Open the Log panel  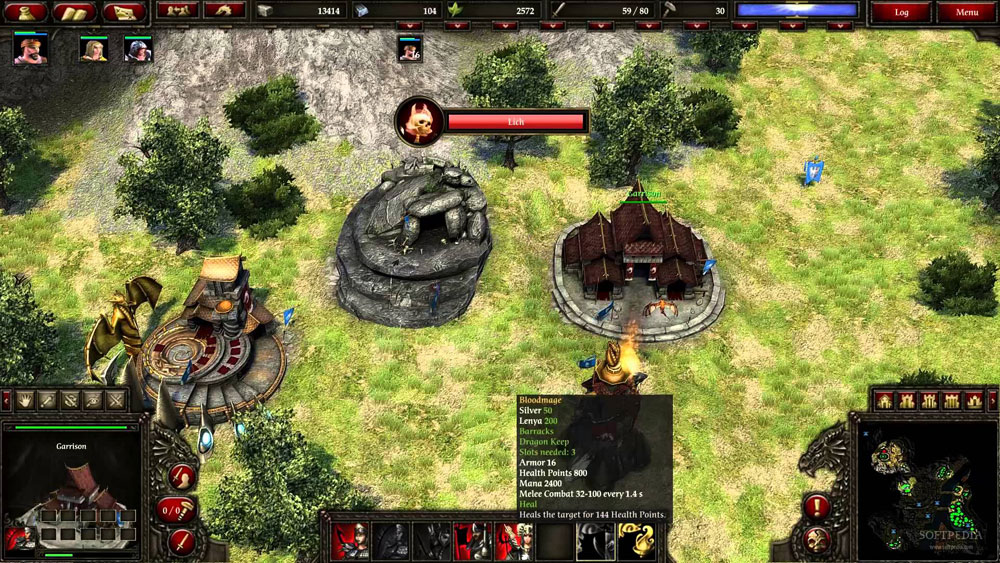901,12
